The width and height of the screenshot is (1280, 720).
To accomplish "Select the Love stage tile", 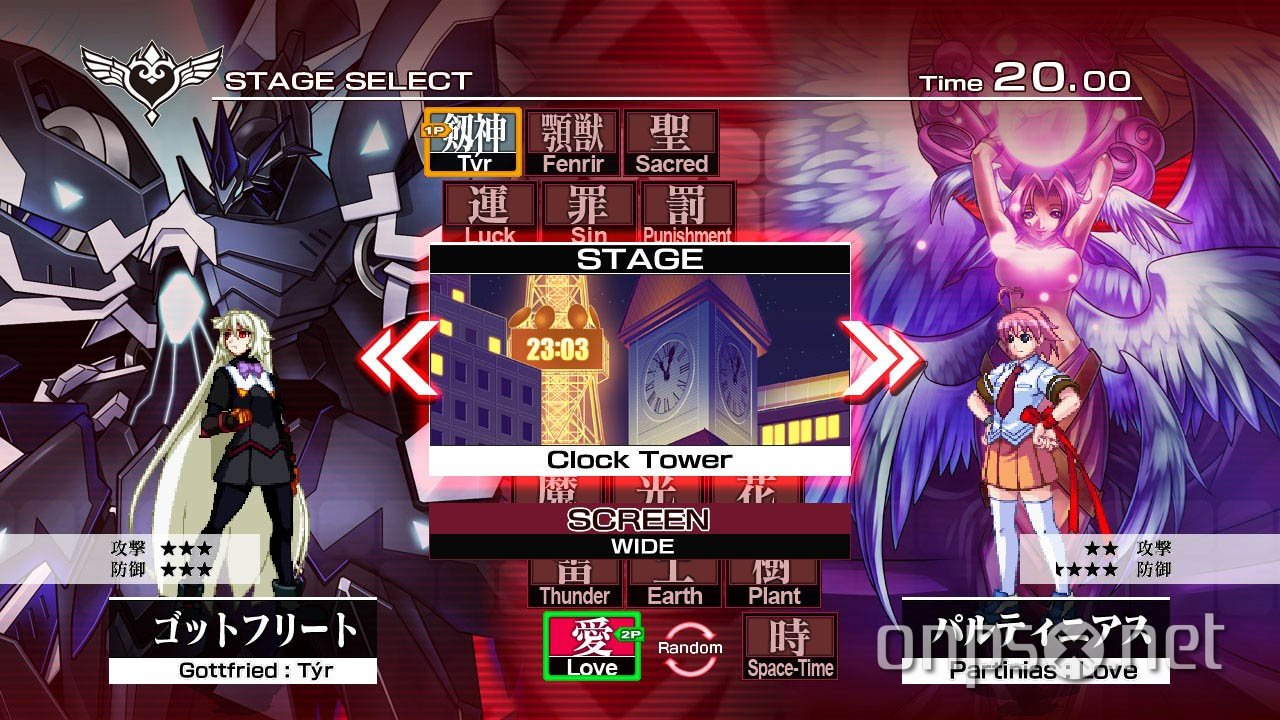I will coord(592,643).
